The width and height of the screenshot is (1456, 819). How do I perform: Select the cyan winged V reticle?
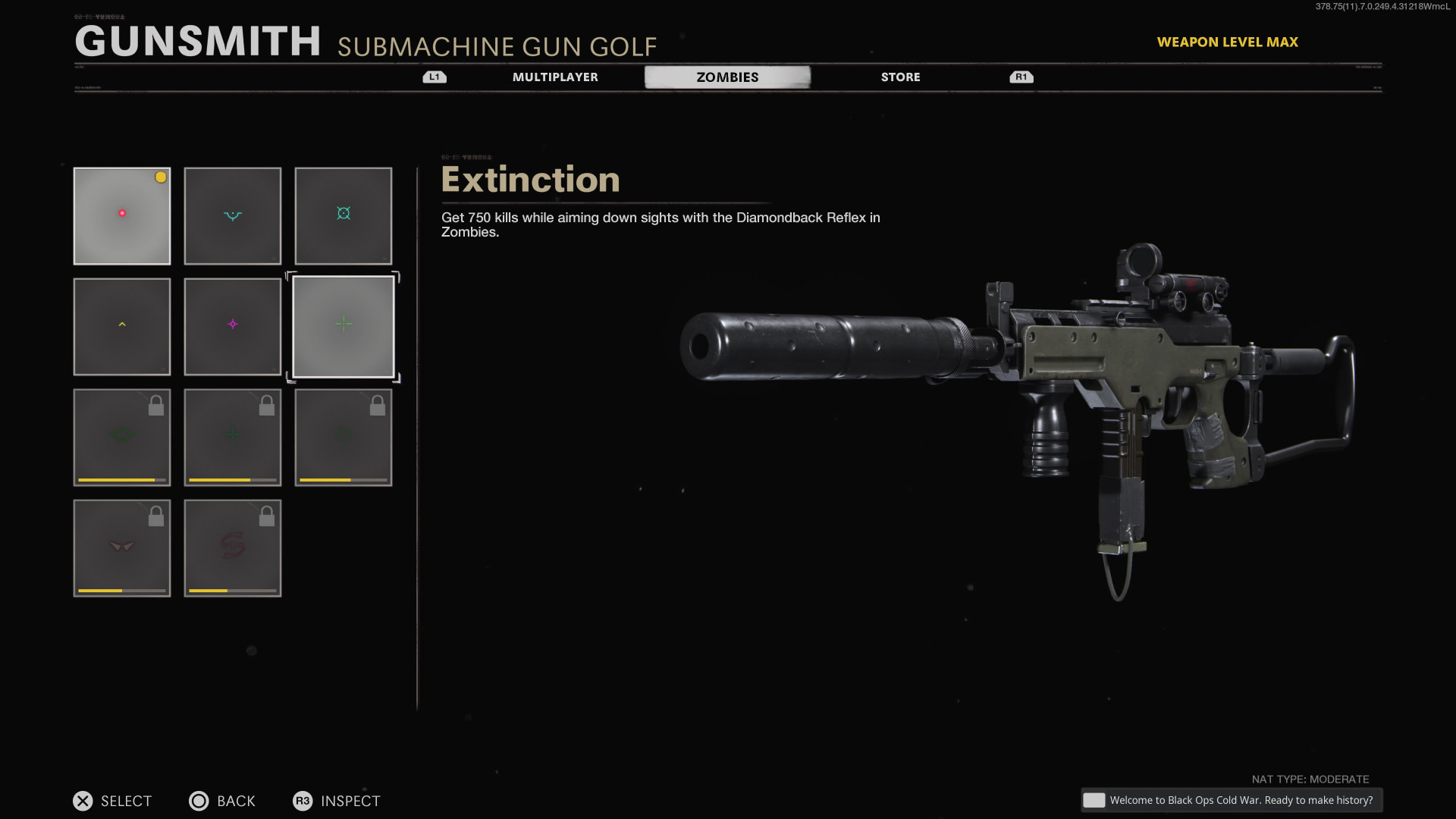233,216
